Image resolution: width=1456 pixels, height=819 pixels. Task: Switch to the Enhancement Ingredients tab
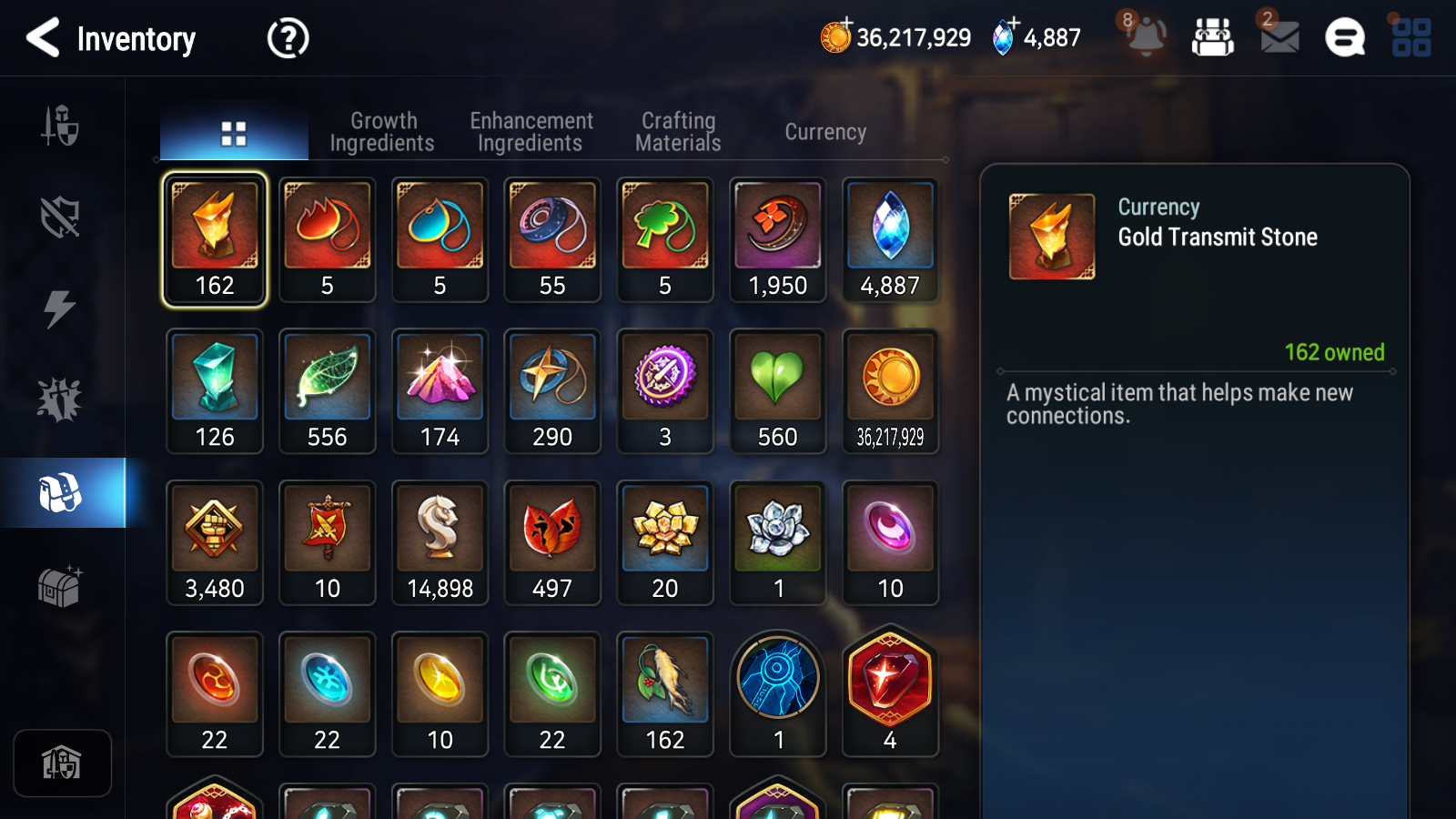click(x=531, y=132)
